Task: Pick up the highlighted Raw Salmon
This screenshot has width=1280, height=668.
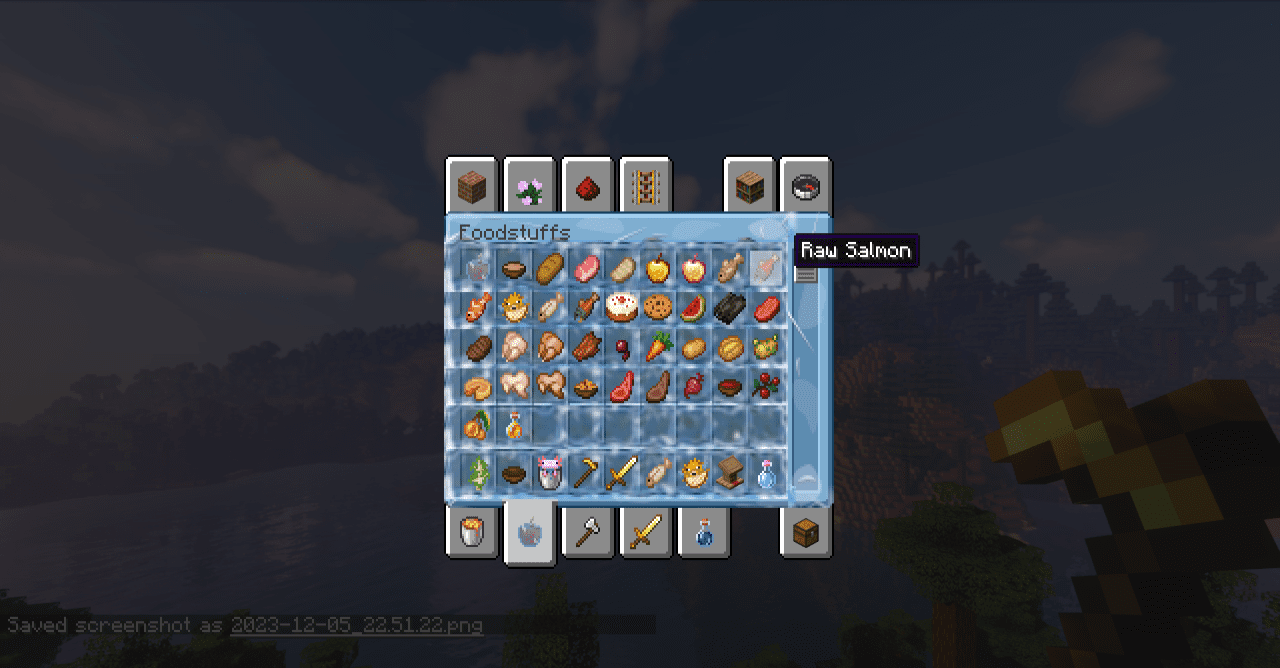Action: click(x=767, y=268)
